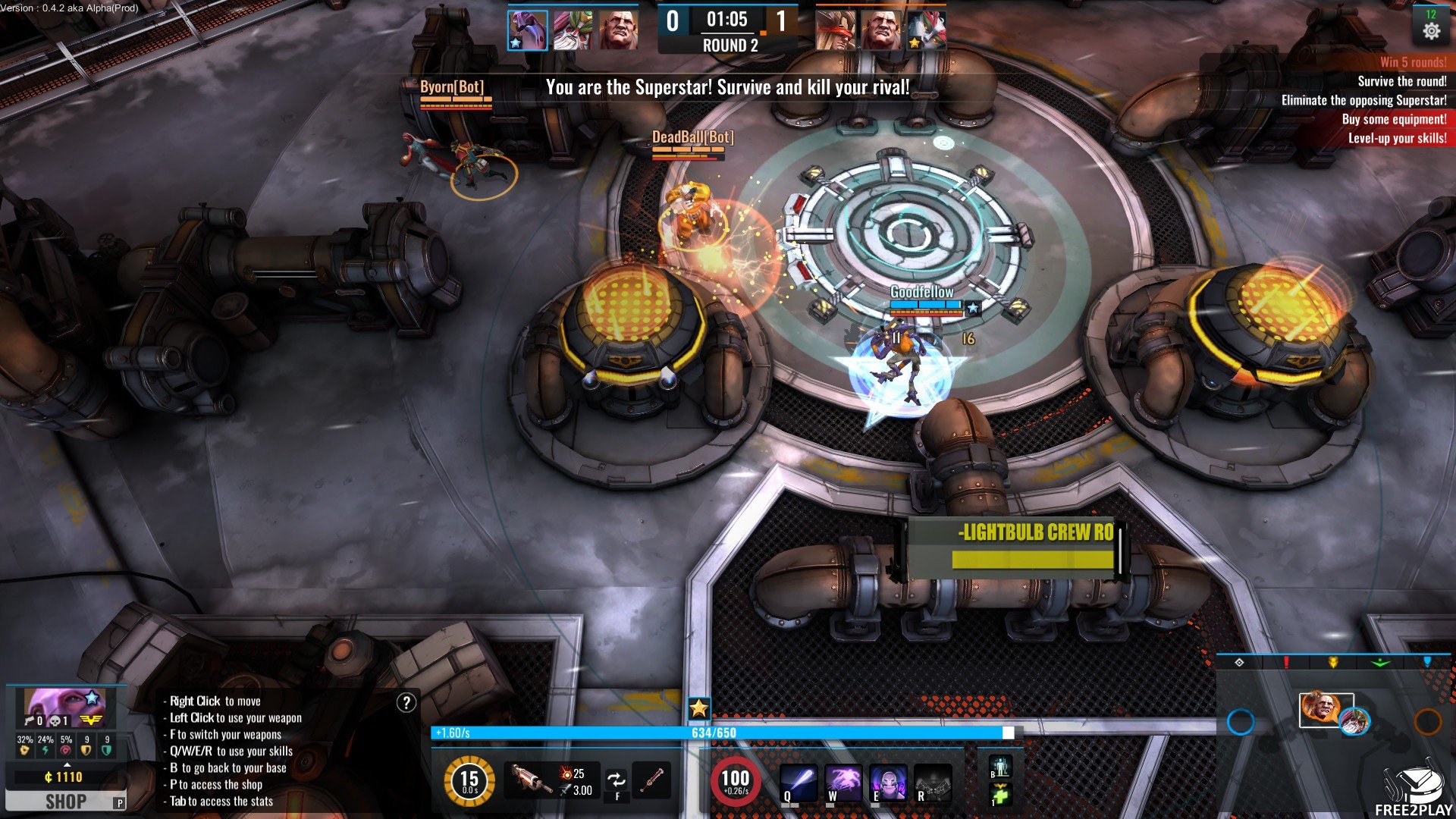Click your purple hero portrait panel

64,708
